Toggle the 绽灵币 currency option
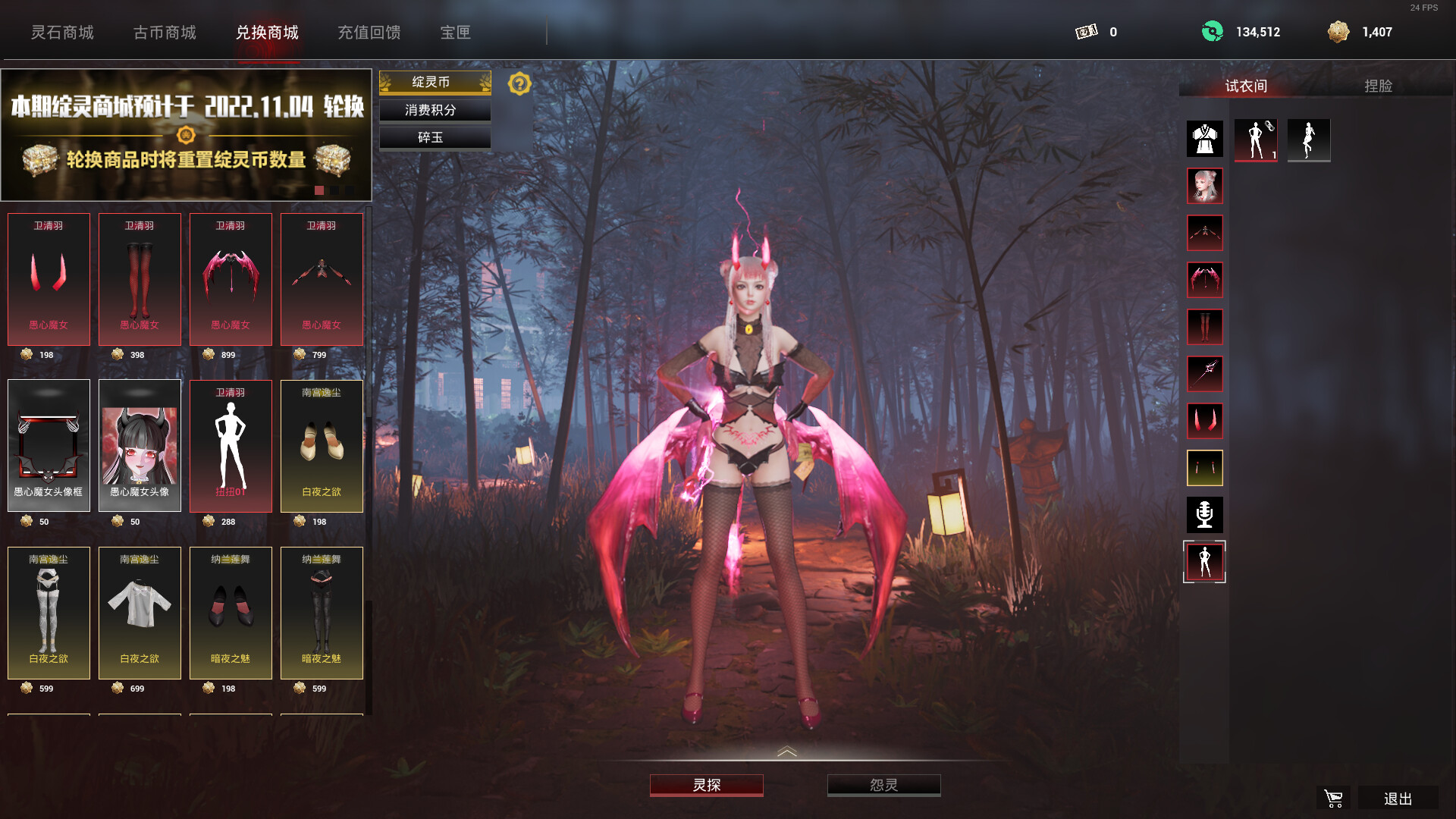 point(435,82)
